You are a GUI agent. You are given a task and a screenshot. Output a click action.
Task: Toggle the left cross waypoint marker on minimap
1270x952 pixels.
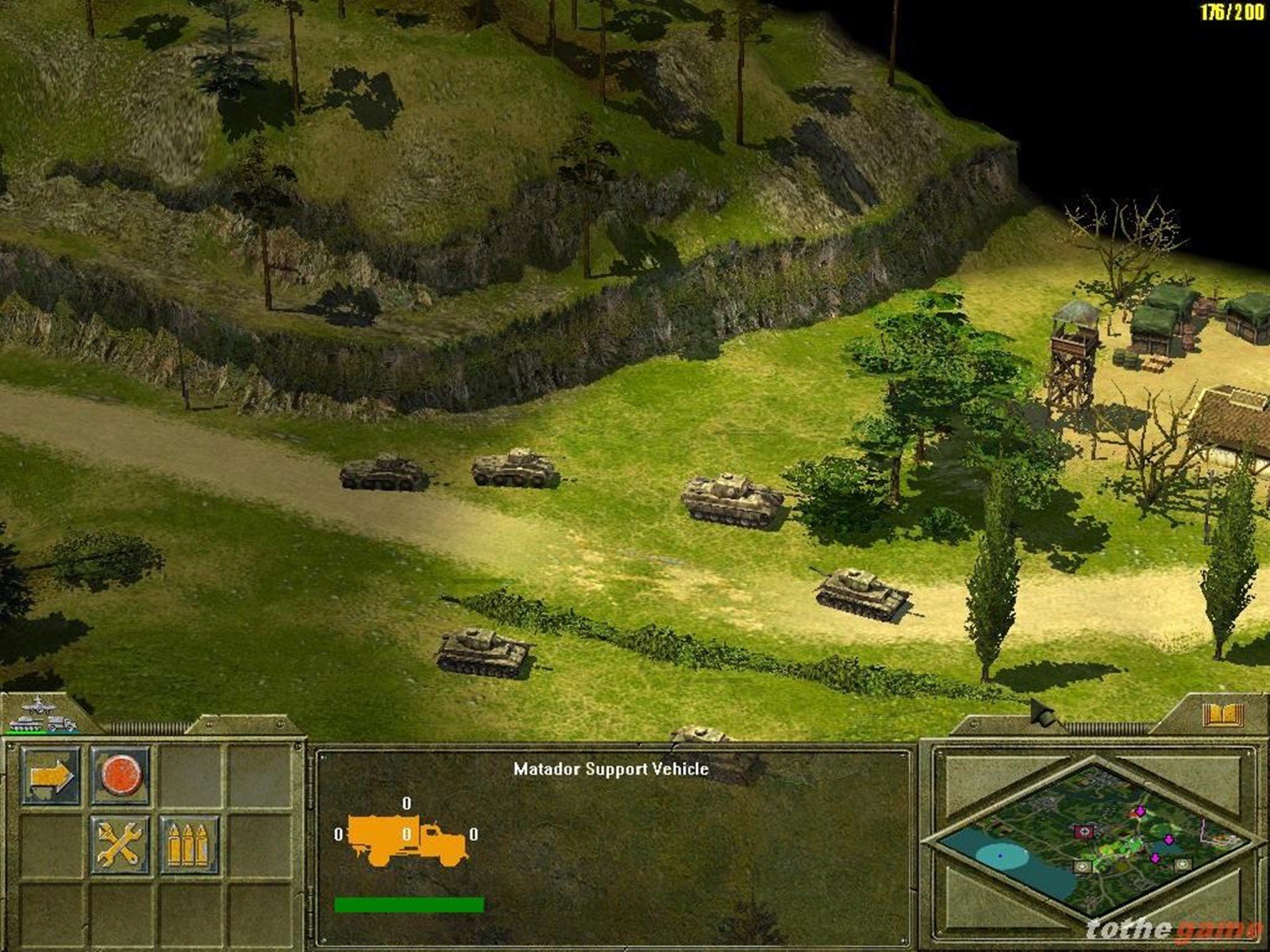click(1083, 866)
